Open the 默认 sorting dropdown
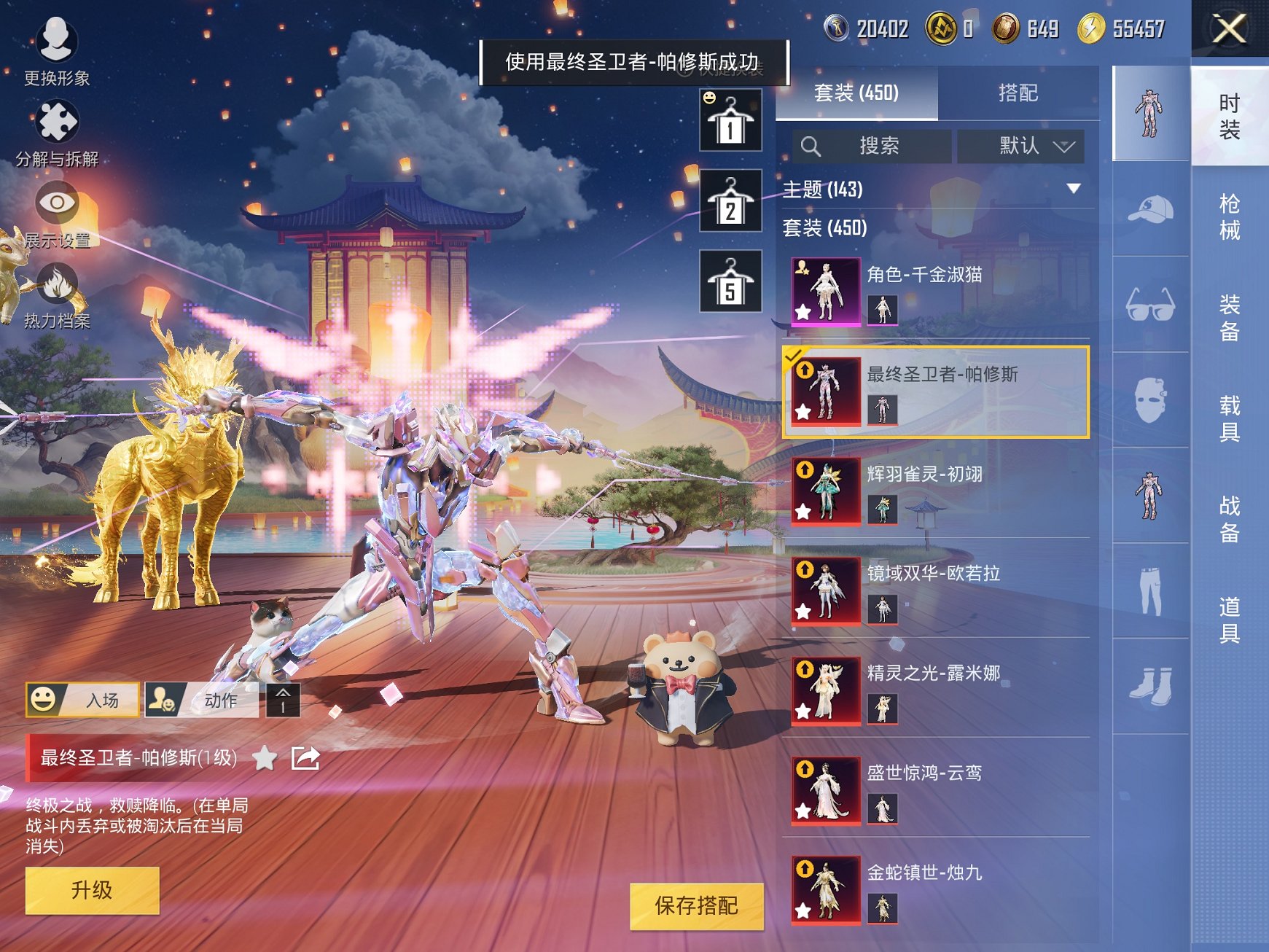The width and height of the screenshot is (1269, 952). (x=1020, y=145)
